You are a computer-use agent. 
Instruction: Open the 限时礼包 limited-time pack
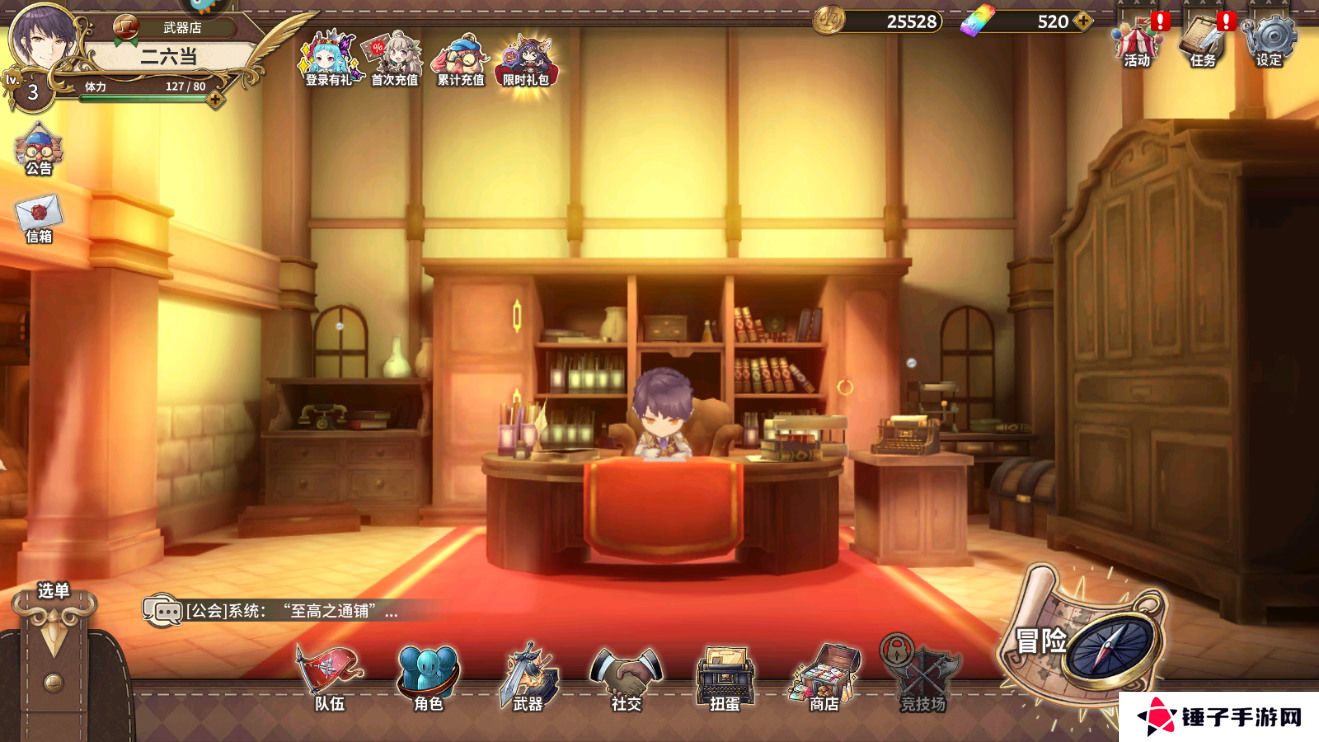click(526, 58)
